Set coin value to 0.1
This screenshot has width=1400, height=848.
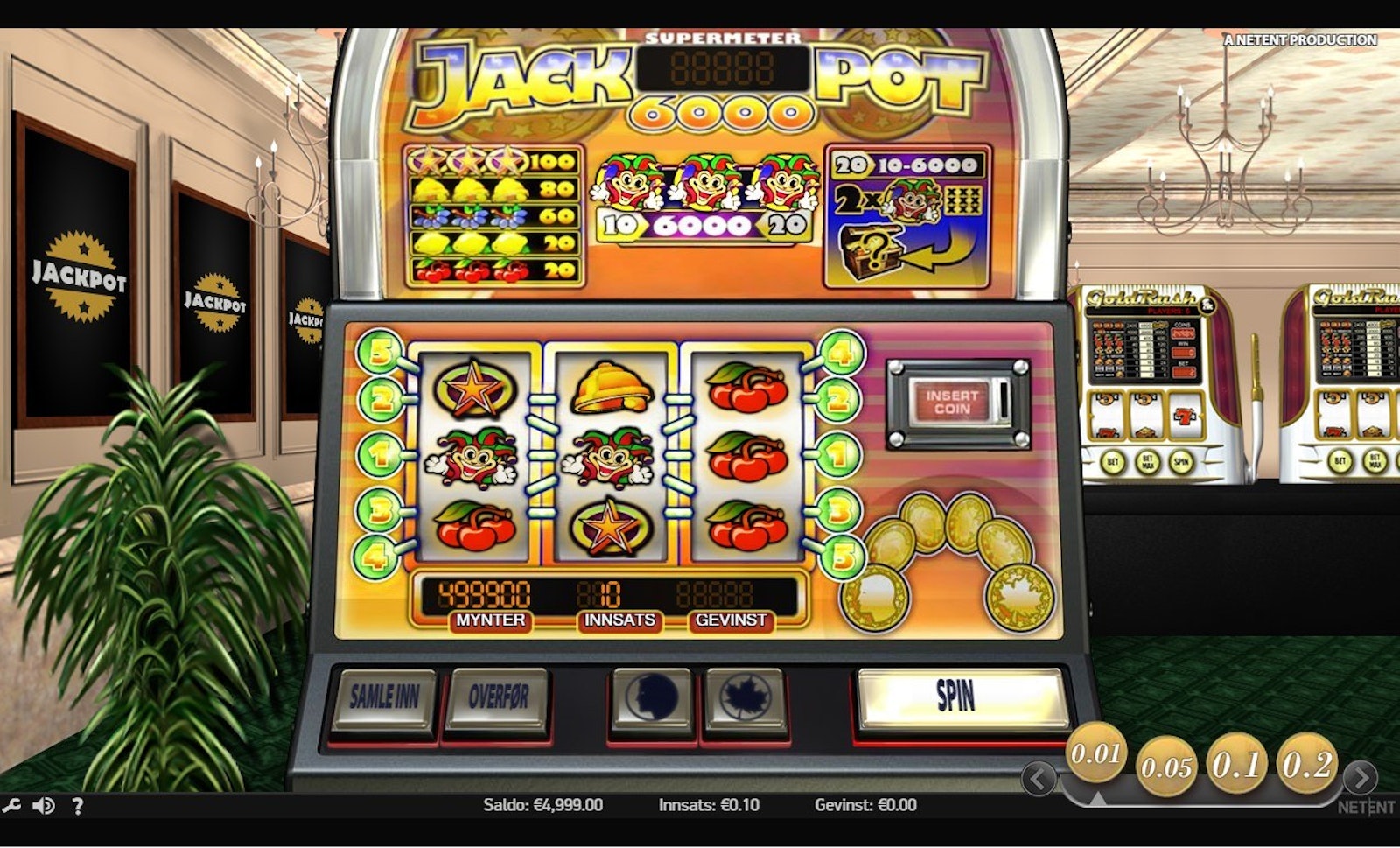(x=1236, y=765)
